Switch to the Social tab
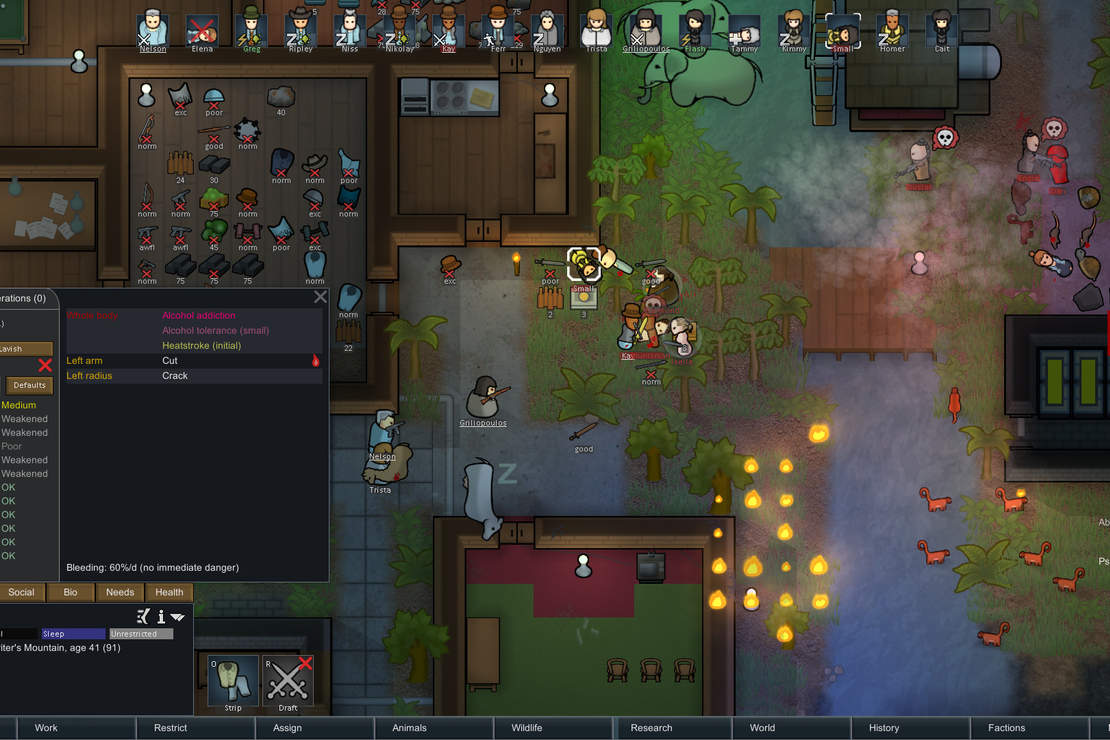The height and width of the screenshot is (740, 1110). pos(21,592)
